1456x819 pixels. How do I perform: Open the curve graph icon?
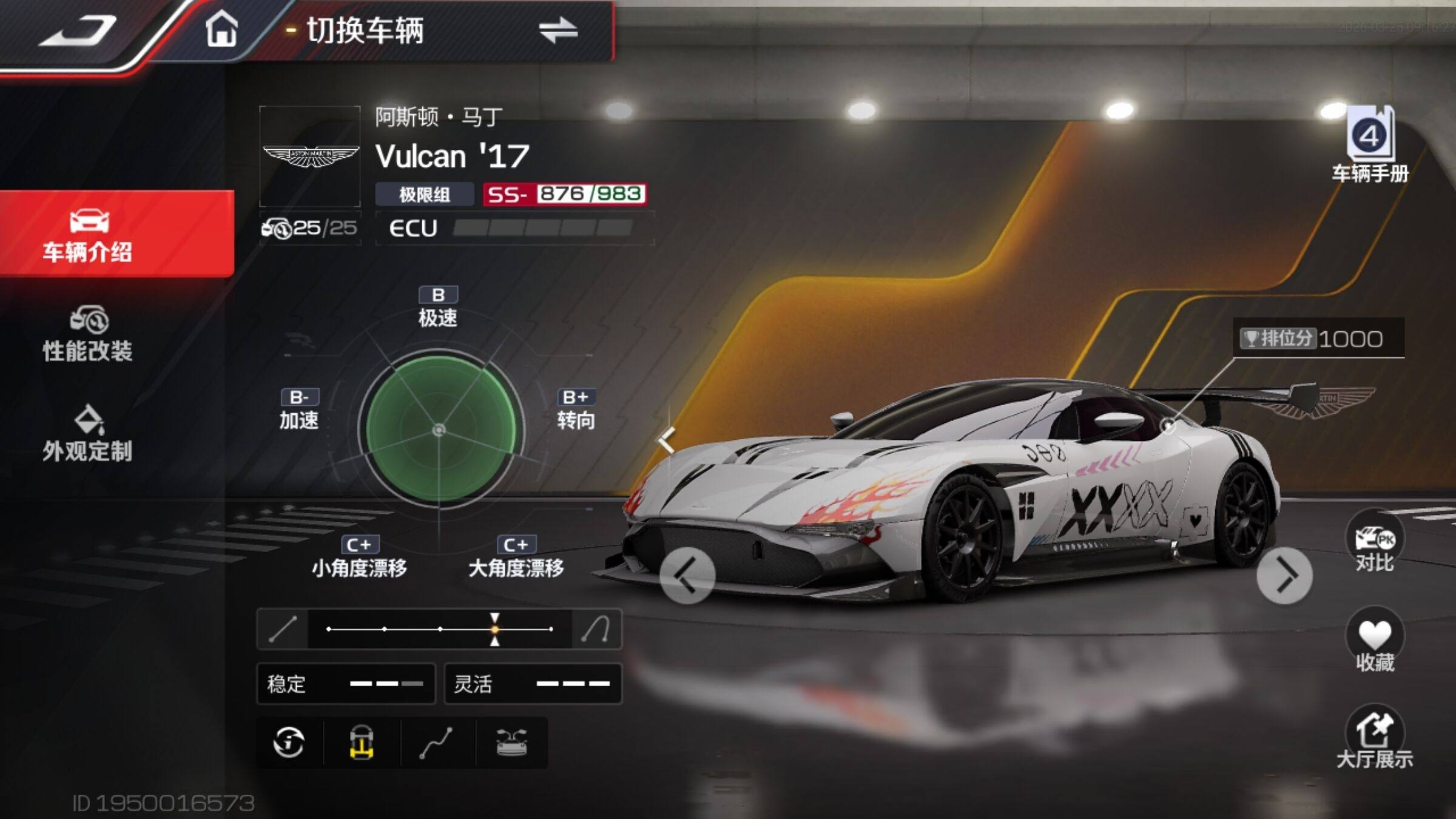point(436,743)
